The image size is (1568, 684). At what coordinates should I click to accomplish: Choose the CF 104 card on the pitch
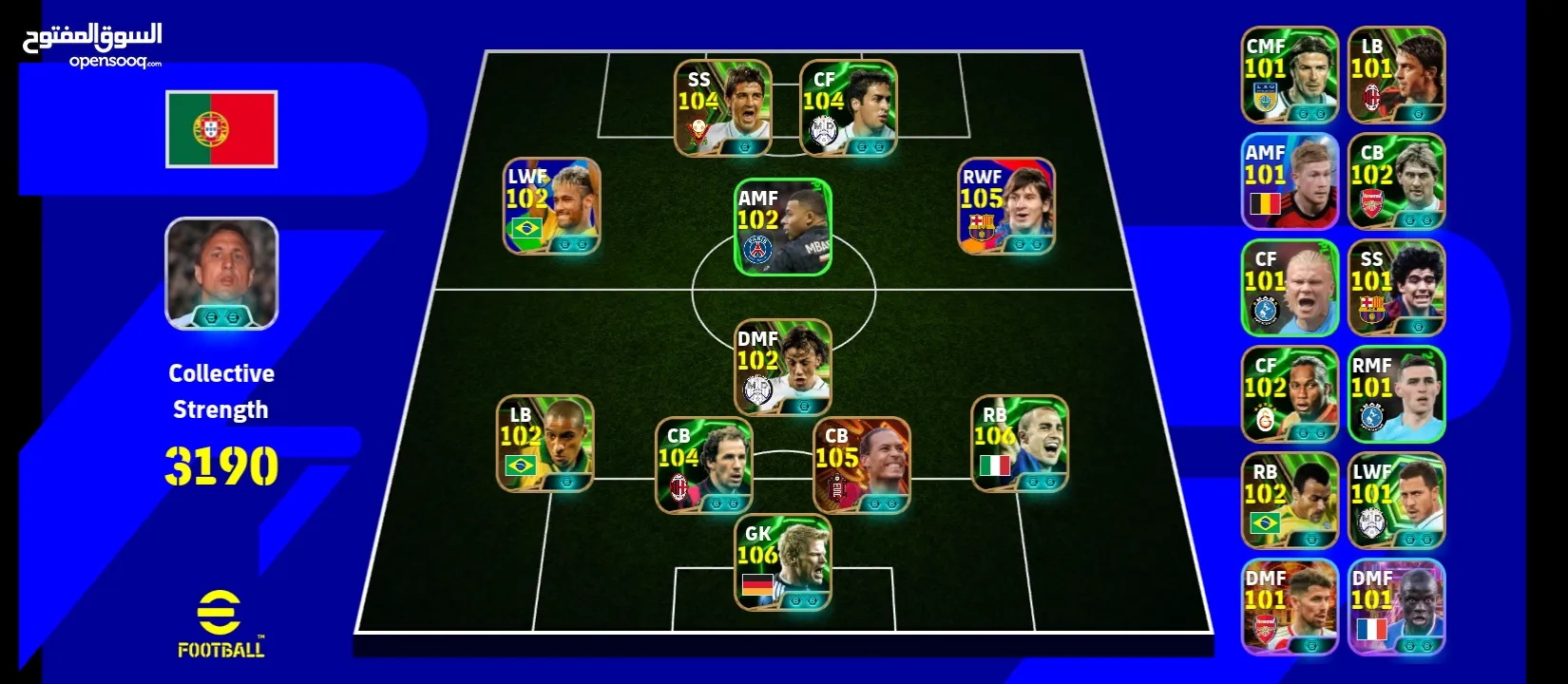[x=849, y=108]
